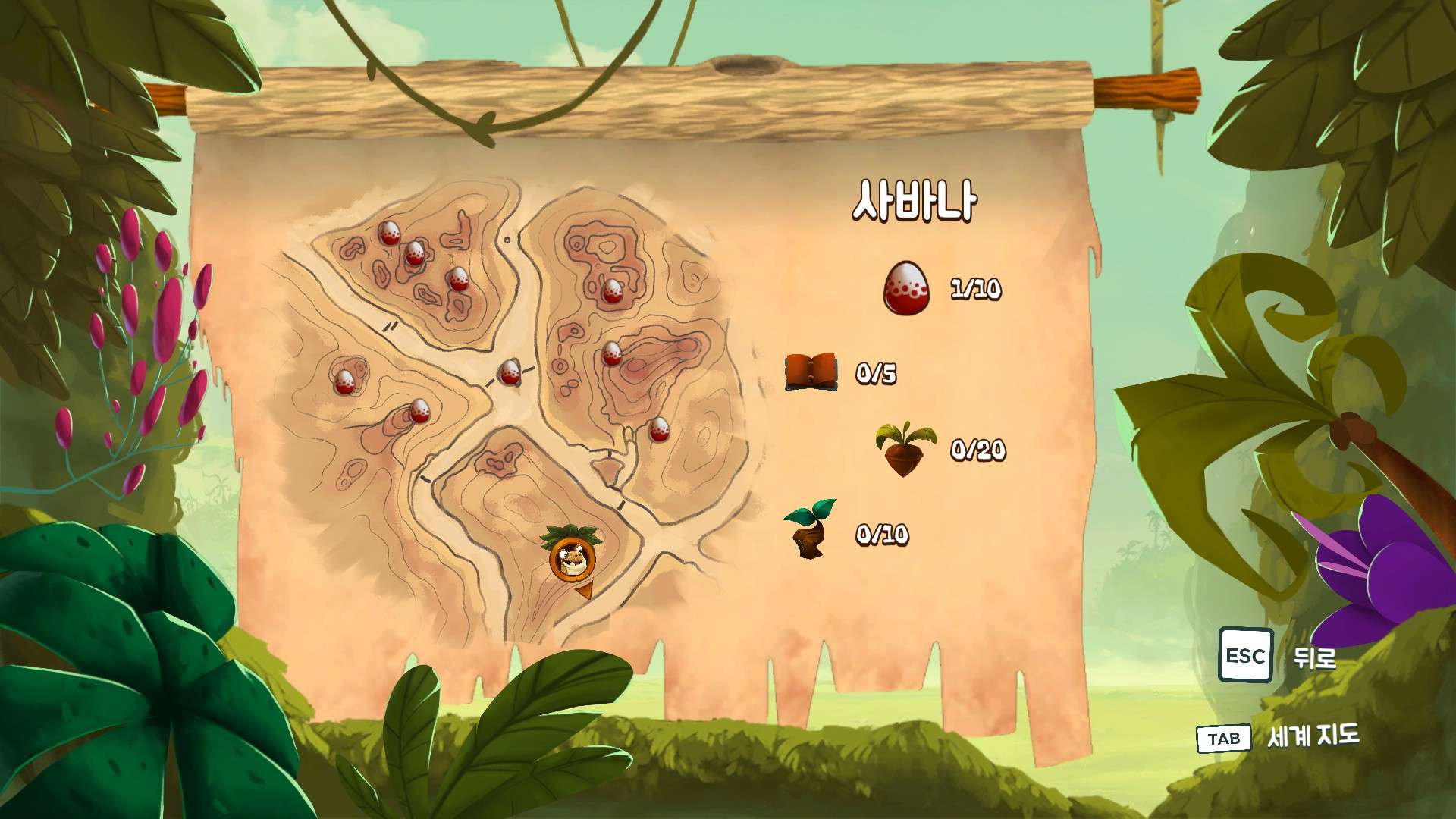Select the 1/10 egg progress counter
Image resolution: width=1456 pixels, height=819 pixels.
point(977,289)
